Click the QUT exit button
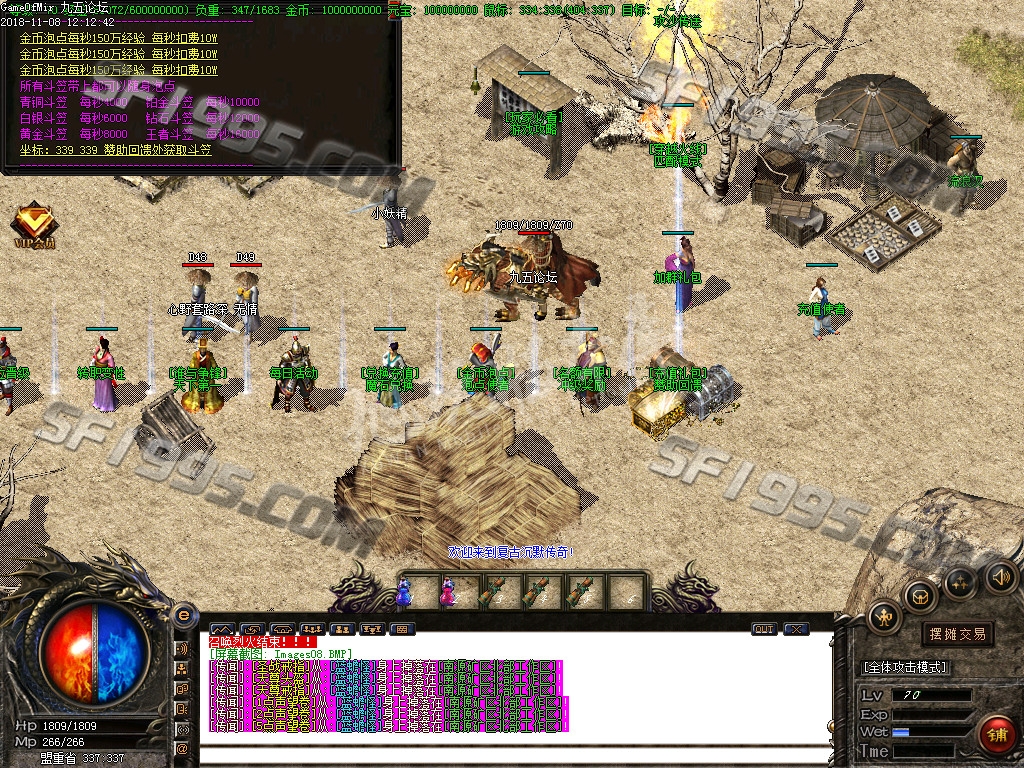Viewport: 1024px width, 768px height. click(x=764, y=629)
